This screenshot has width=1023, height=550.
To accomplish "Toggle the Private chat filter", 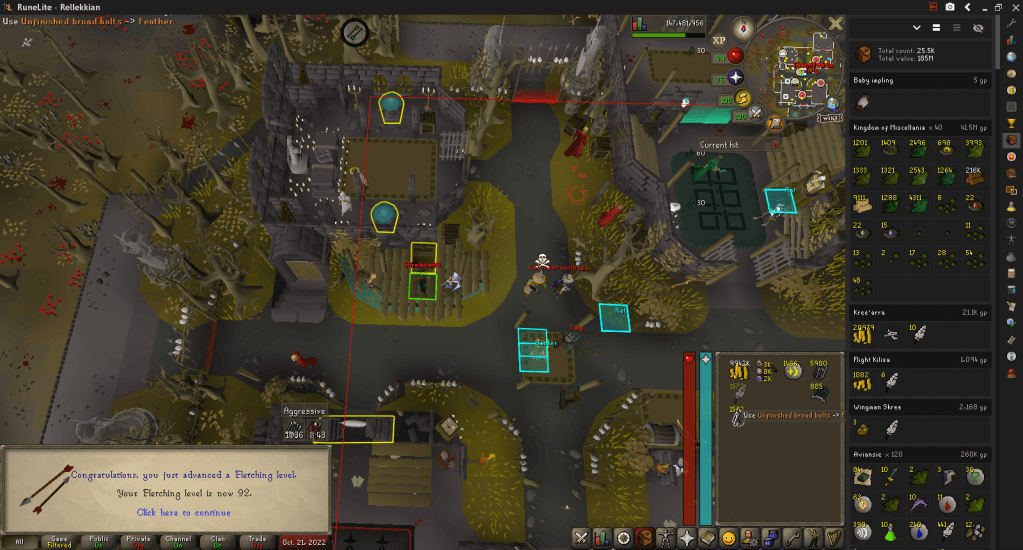I will [x=138, y=542].
